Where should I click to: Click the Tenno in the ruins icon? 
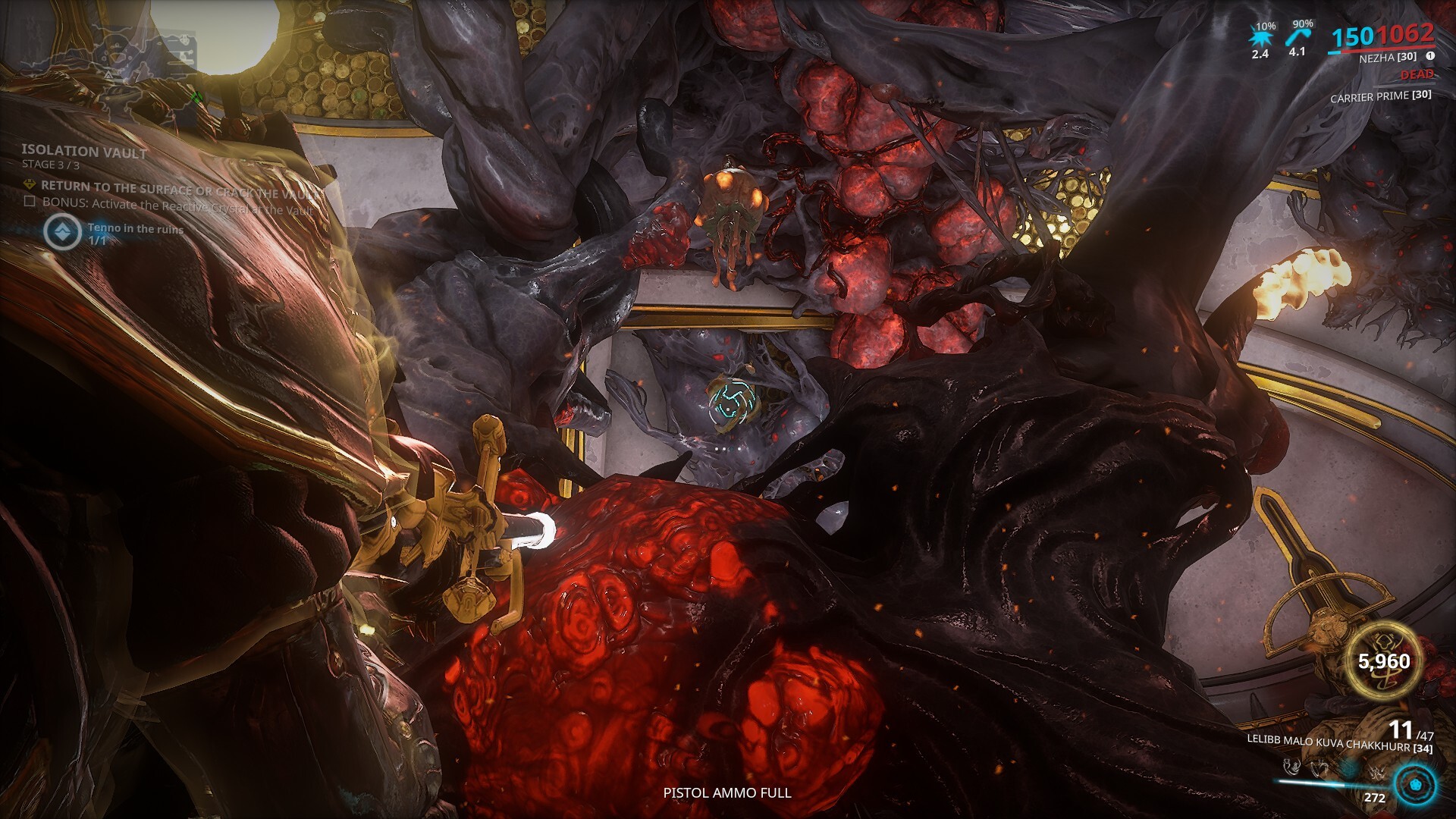click(x=62, y=231)
